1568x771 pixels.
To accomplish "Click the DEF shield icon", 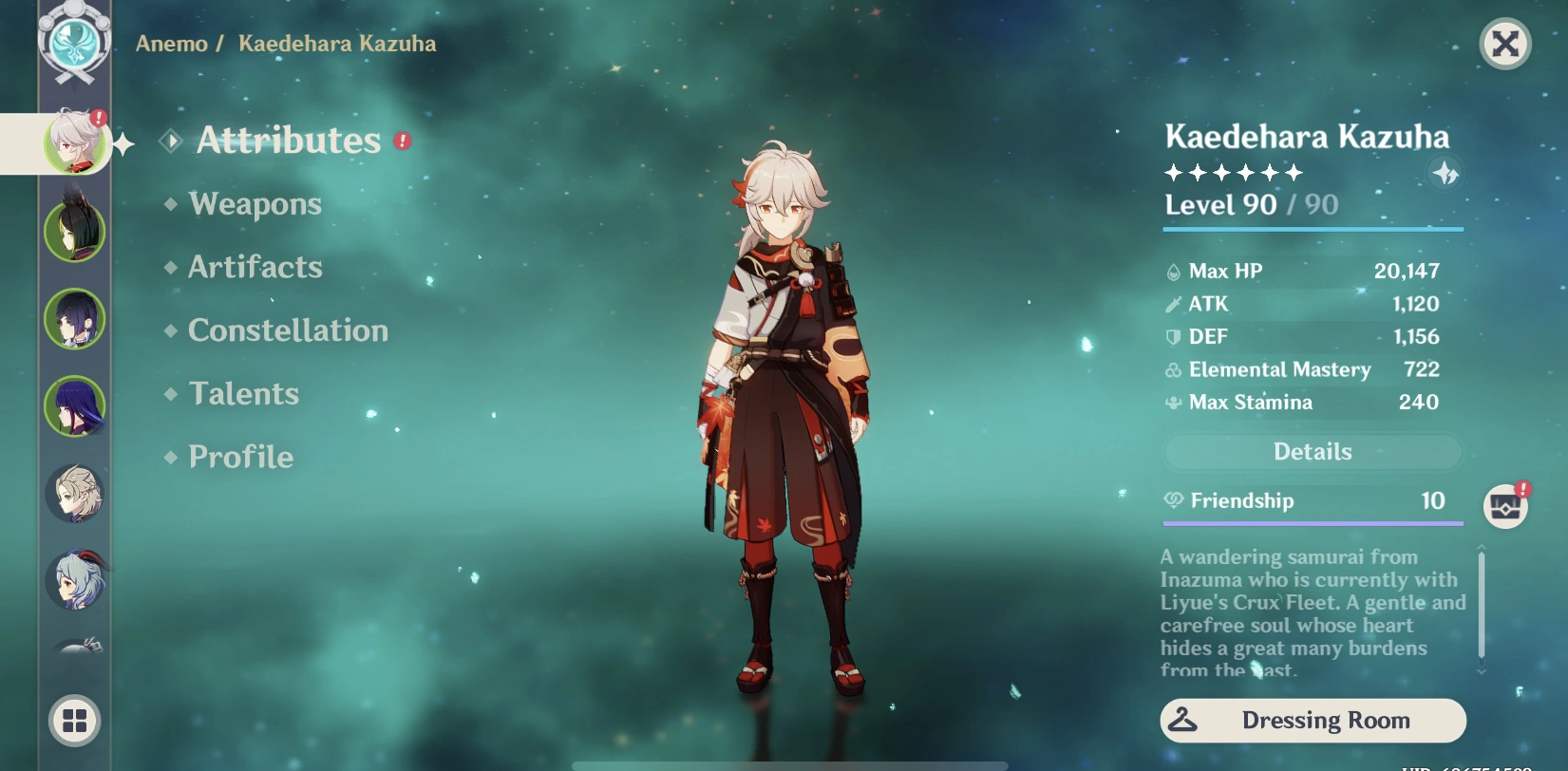I will pos(1174,337).
